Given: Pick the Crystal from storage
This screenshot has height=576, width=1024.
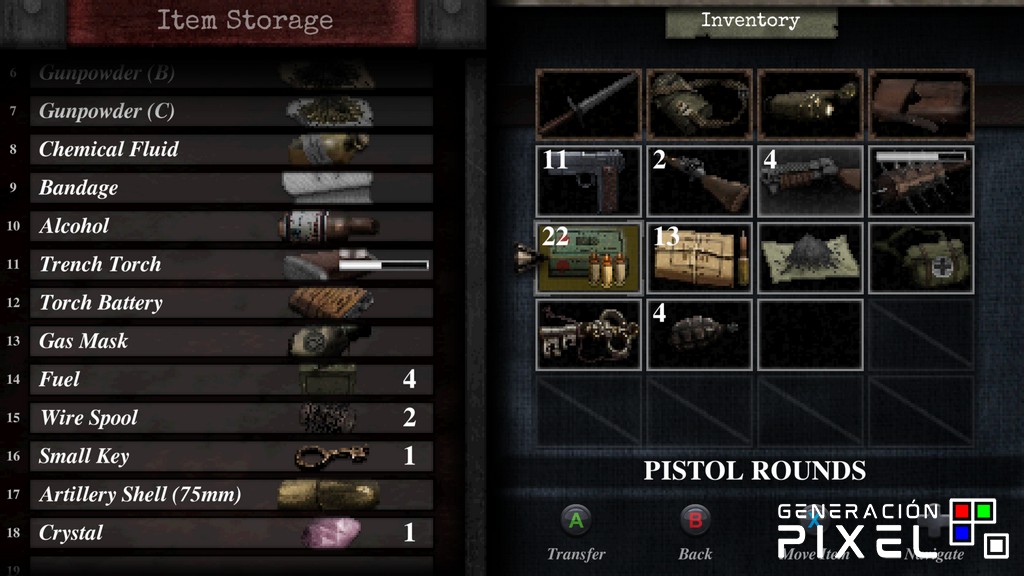Looking at the screenshot, I should point(230,533).
